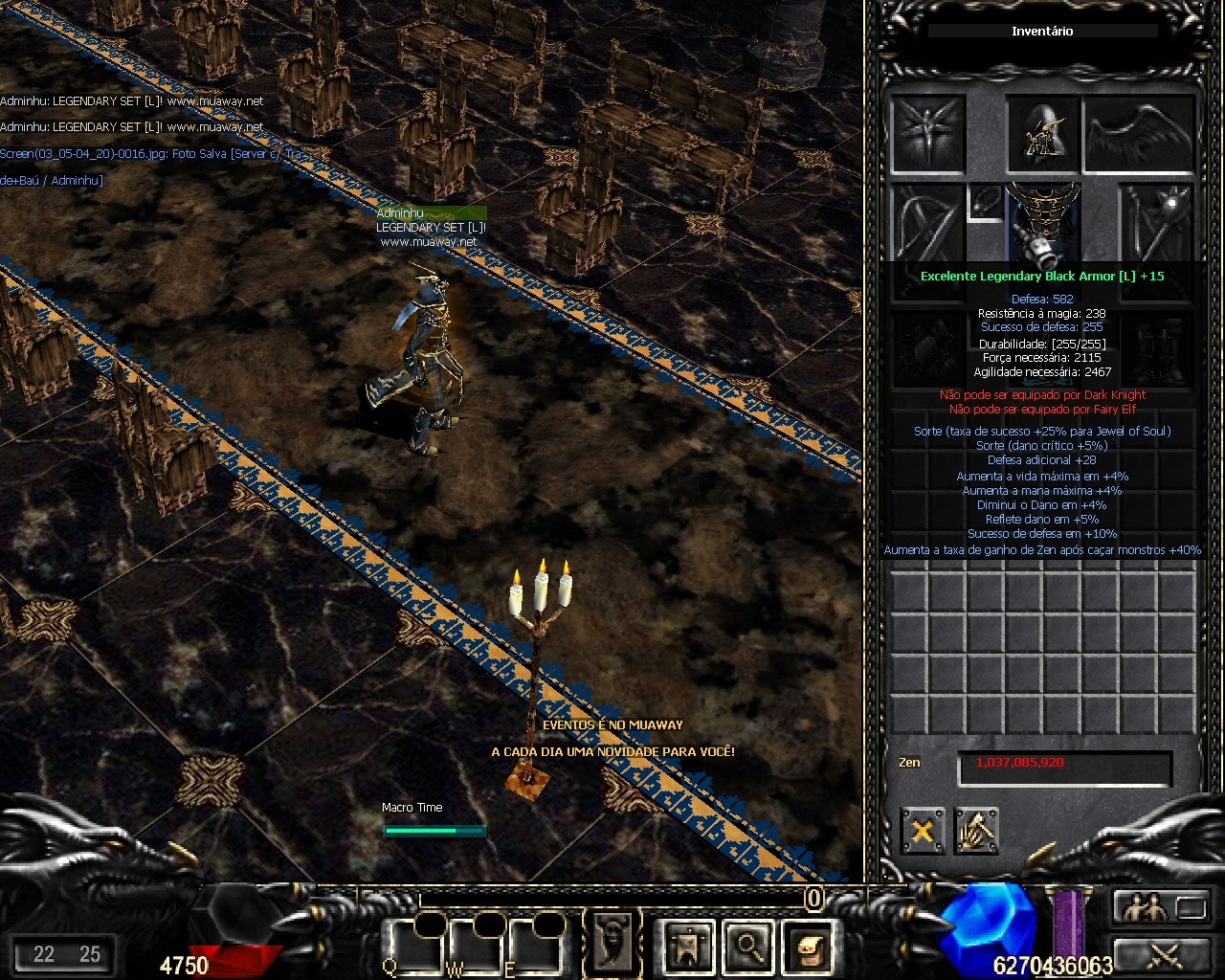Image resolution: width=1225 pixels, height=980 pixels.
Task: Open the scroll quest button
Action: (807, 947)
